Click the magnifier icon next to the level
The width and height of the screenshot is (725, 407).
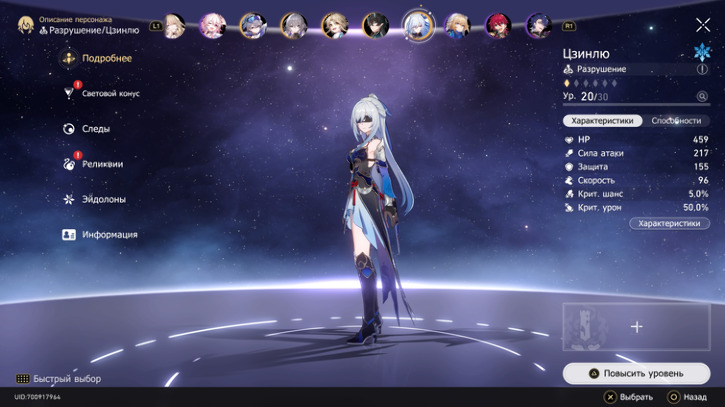click(702, 97)
